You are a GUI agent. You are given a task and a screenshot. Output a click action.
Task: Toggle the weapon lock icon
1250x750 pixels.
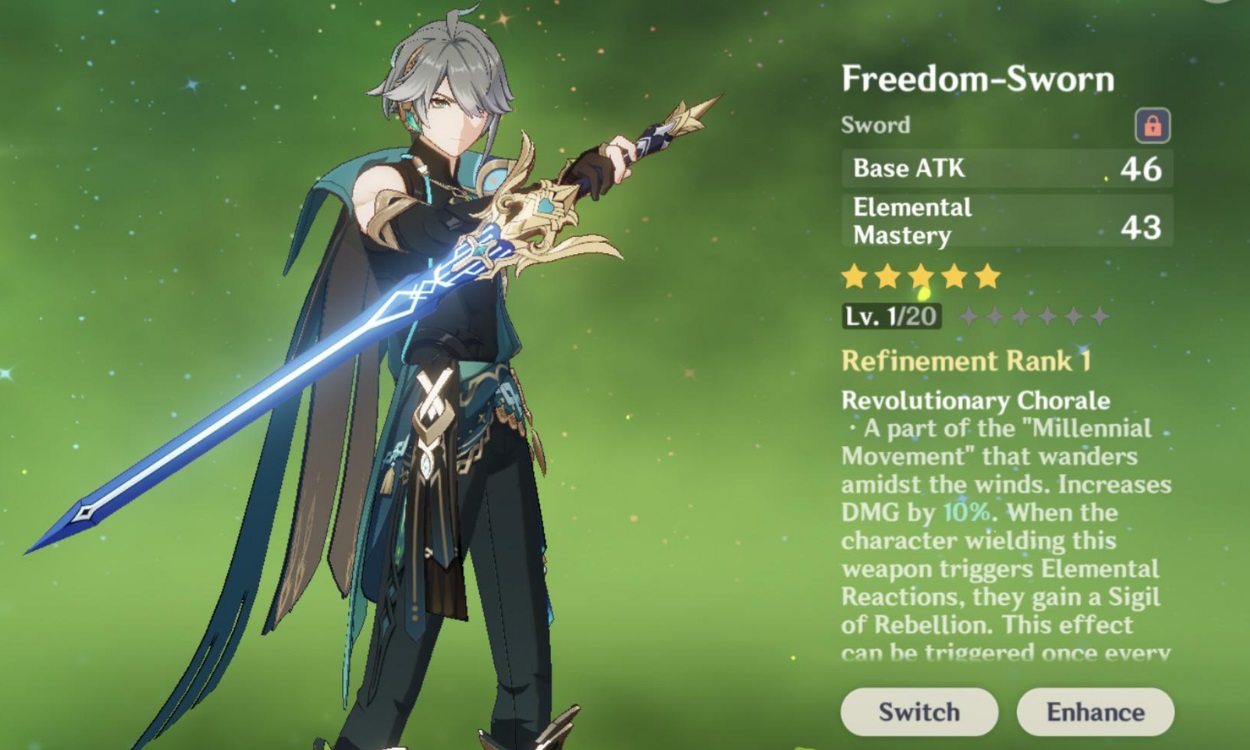coord(1152,126)
